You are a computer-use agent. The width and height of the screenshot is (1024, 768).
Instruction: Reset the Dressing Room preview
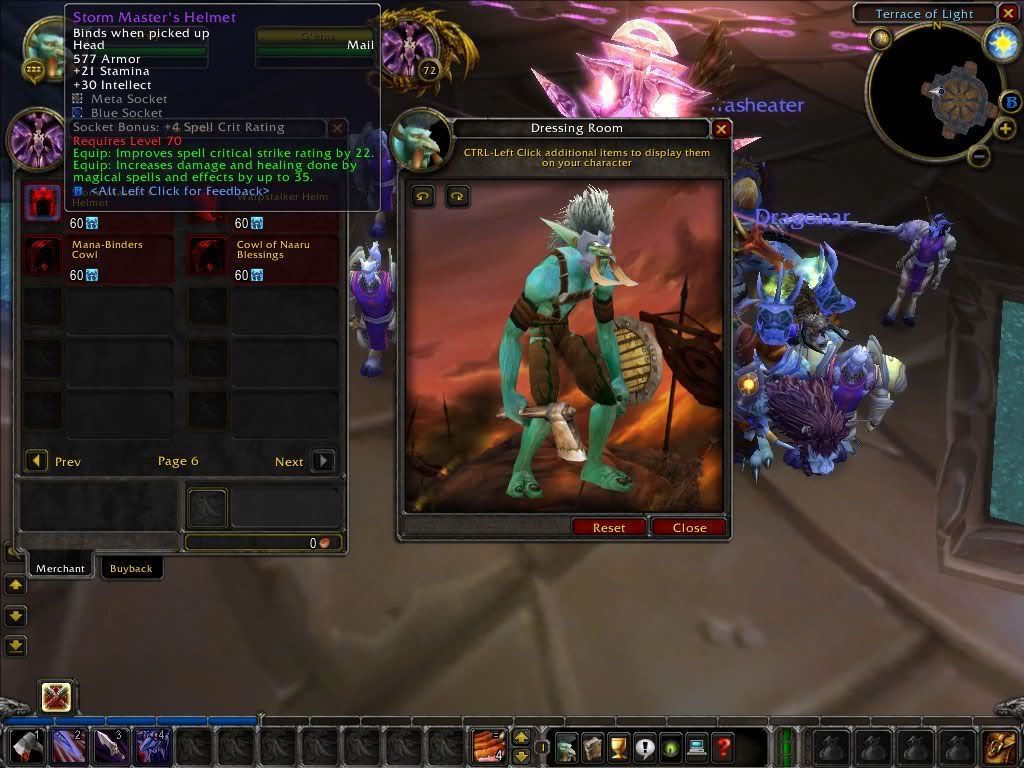[x=608, y=527]
